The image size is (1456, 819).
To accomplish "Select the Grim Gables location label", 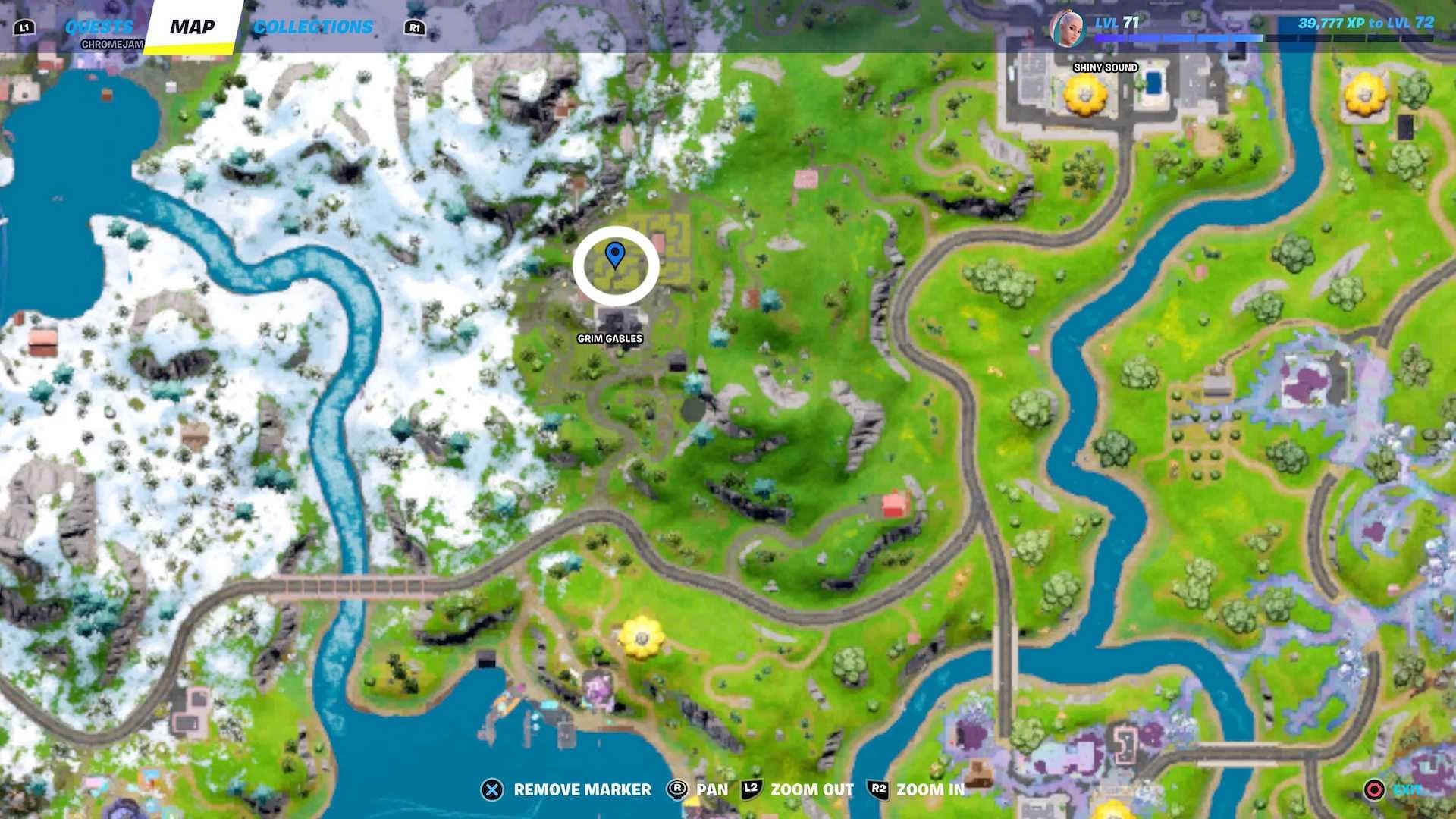I will point(610,339).
